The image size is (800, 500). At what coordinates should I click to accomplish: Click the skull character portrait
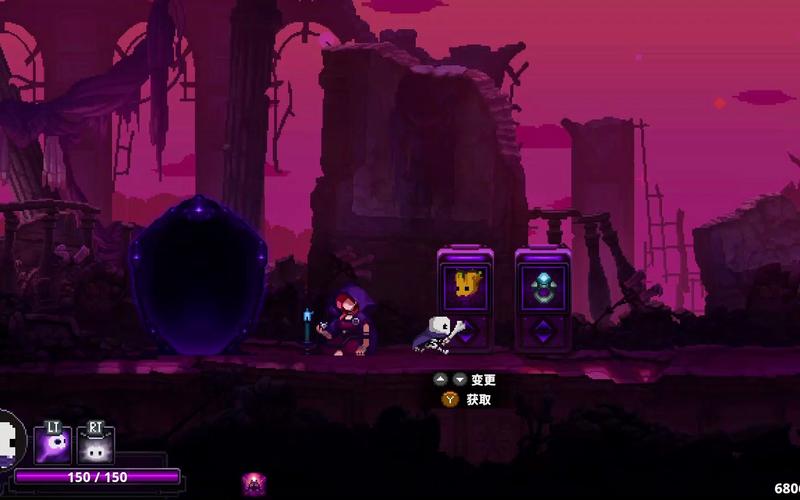[x=8, y=438]
